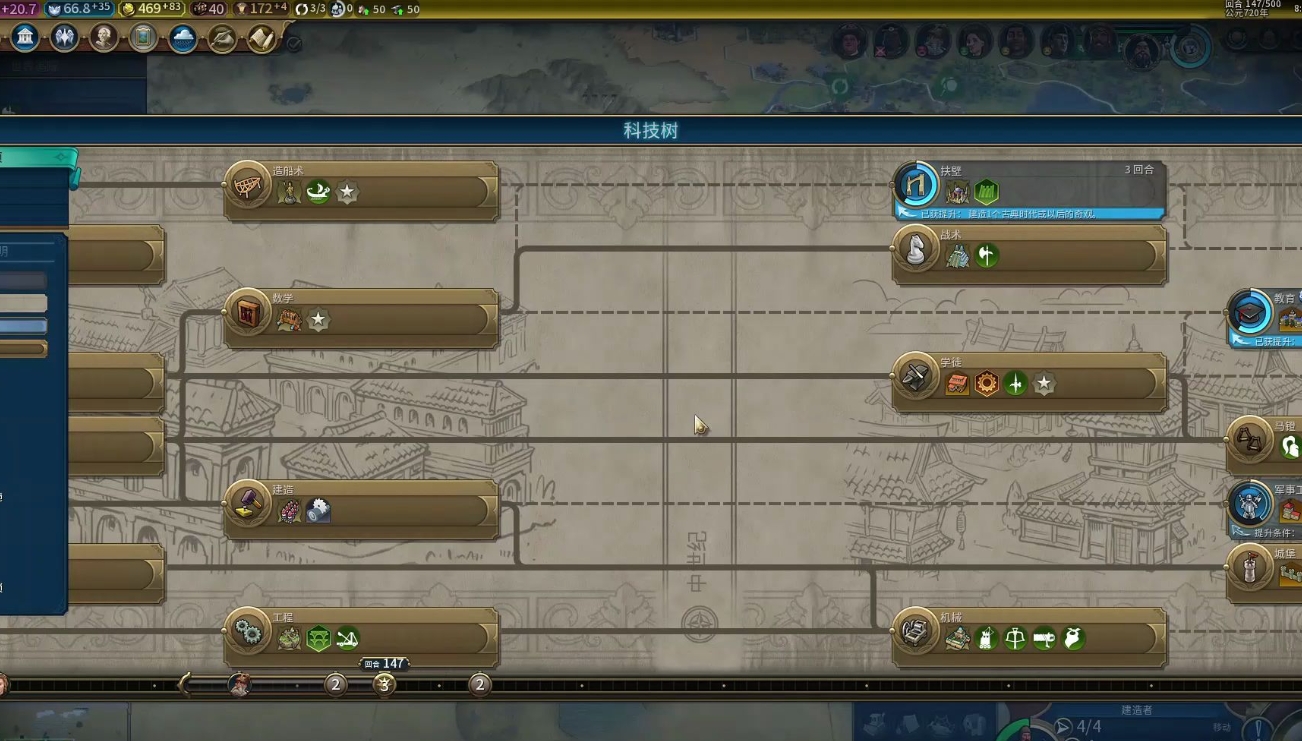
Task: Open the Government screen via the temple icon
Action: point(25,36)
